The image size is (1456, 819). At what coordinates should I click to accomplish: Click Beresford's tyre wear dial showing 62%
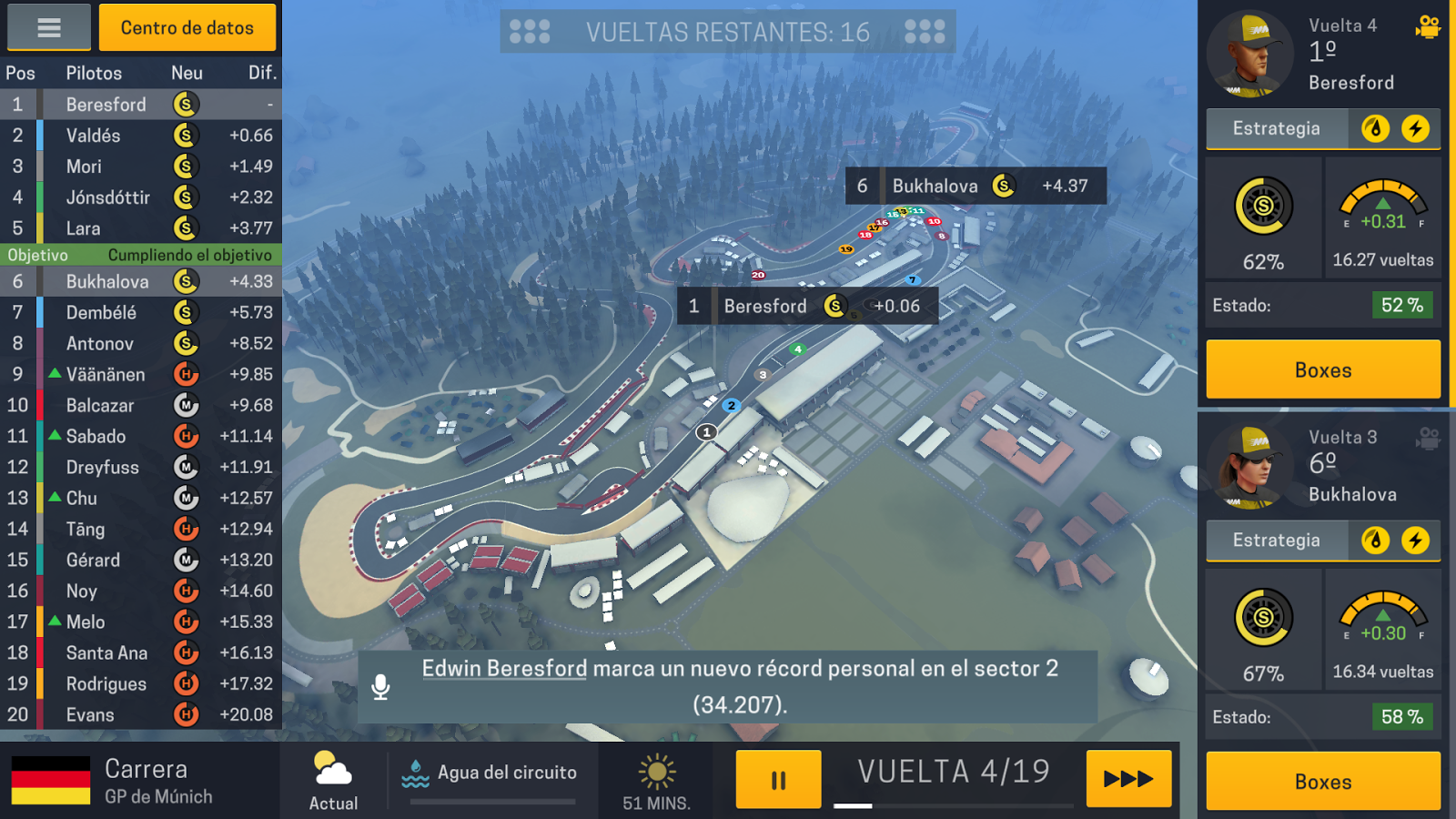(x=1265, y=206)
